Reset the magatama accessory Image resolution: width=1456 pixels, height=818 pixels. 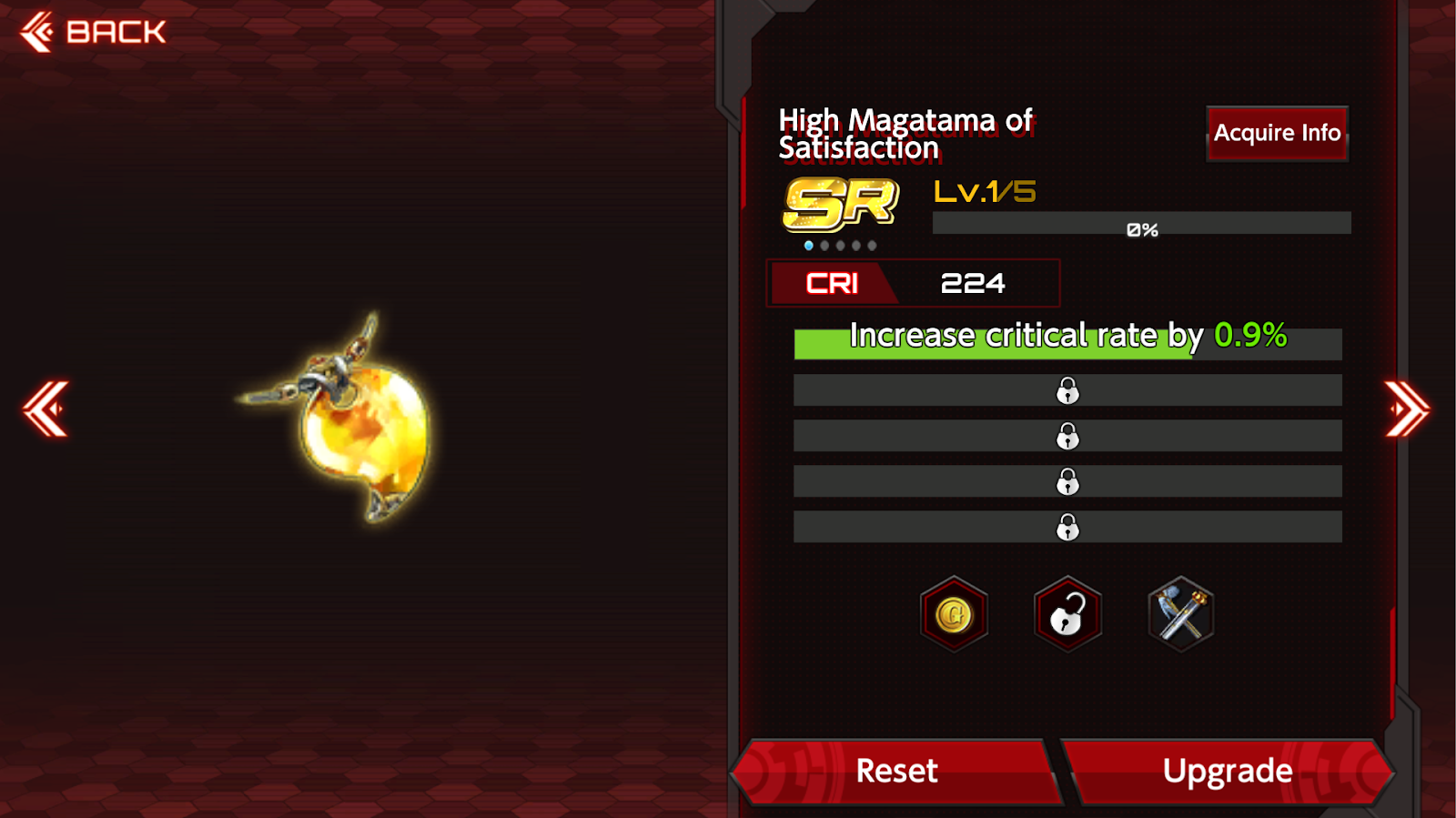pyautogui.click(x=896, y=772)
